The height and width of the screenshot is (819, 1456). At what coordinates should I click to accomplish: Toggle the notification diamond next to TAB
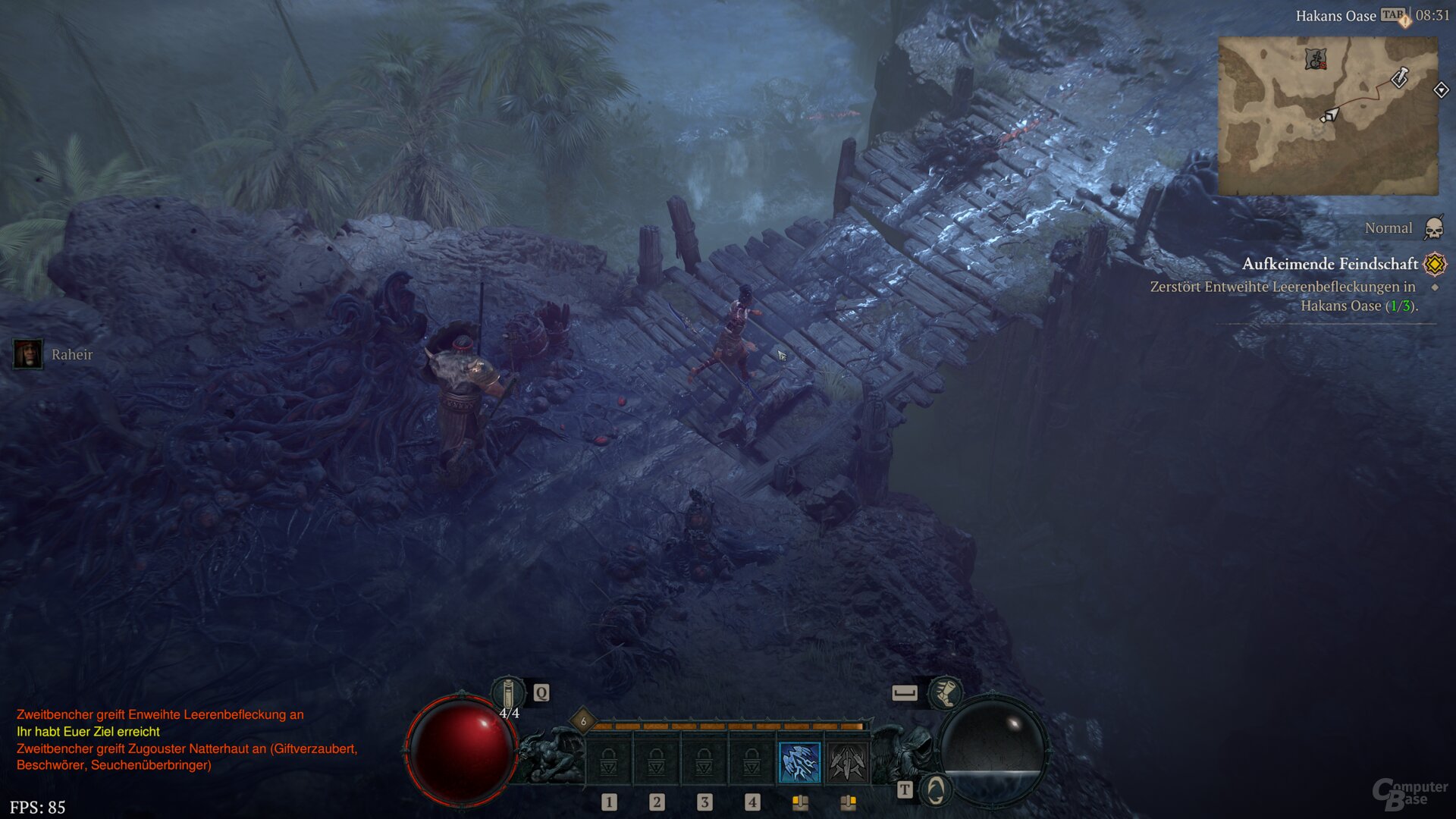click(1404, 20)
